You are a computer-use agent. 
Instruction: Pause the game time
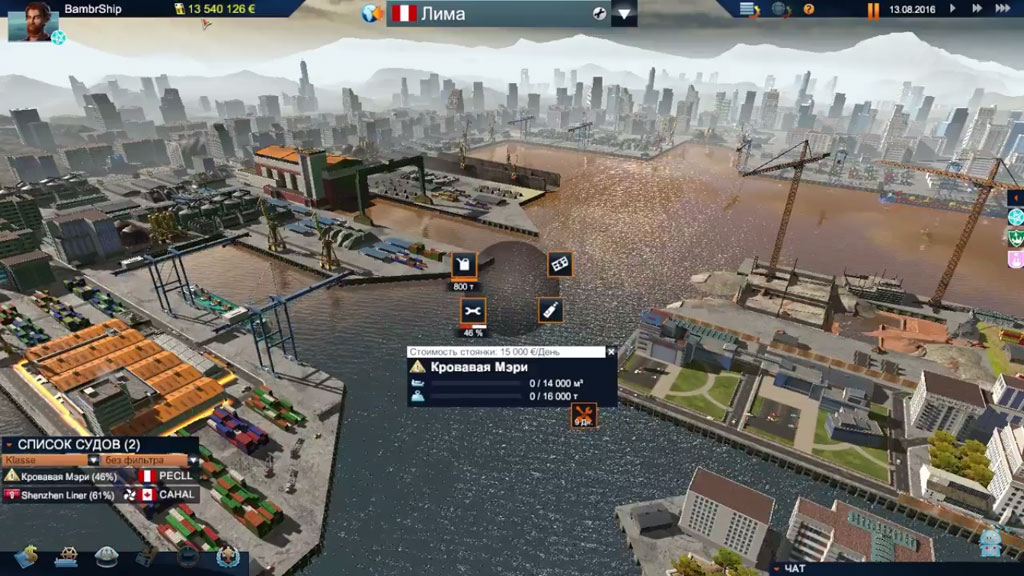click(x=873, y=10)
